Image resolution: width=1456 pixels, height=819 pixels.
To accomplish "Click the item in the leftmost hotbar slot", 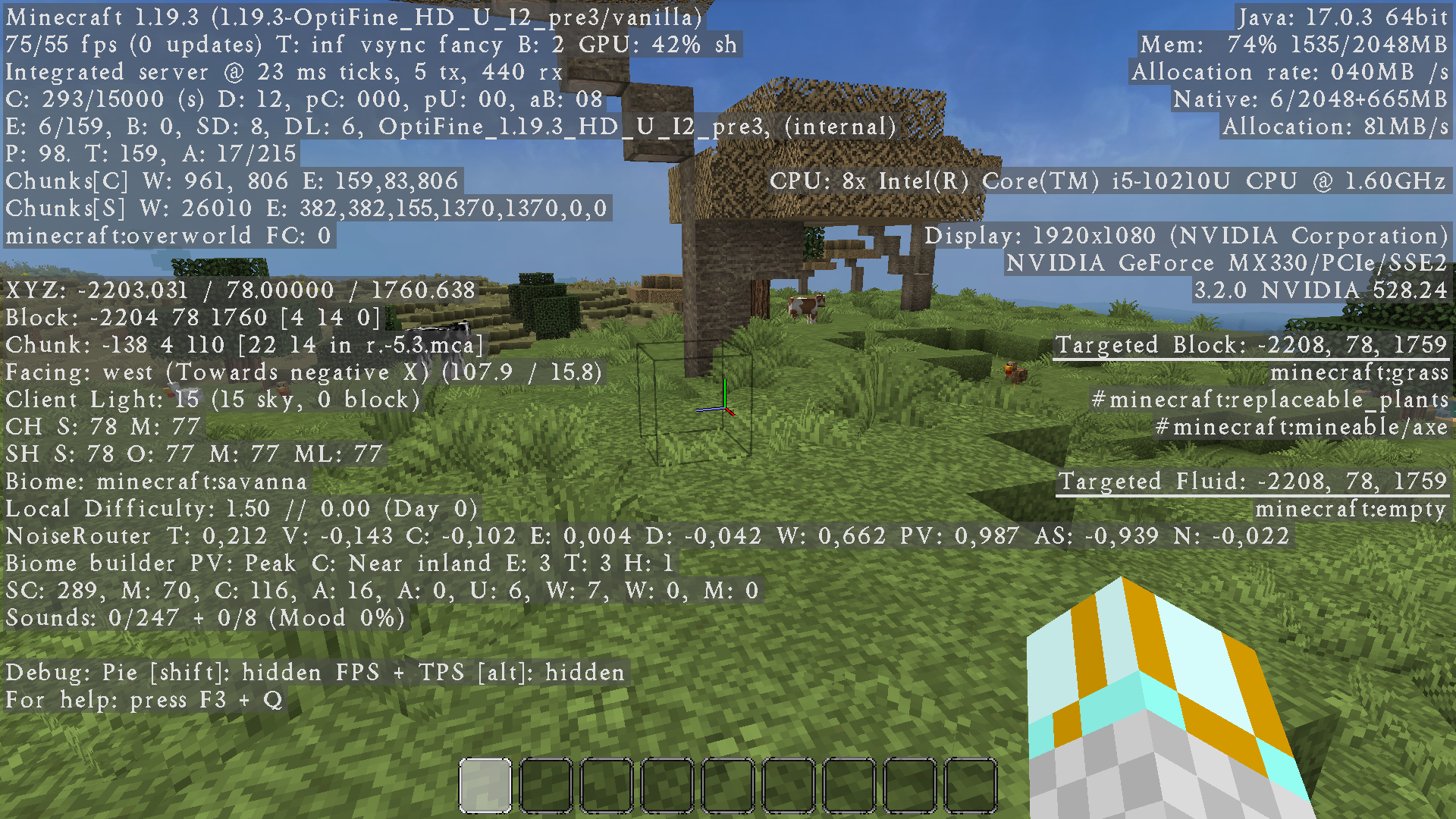I will [484, 784].
